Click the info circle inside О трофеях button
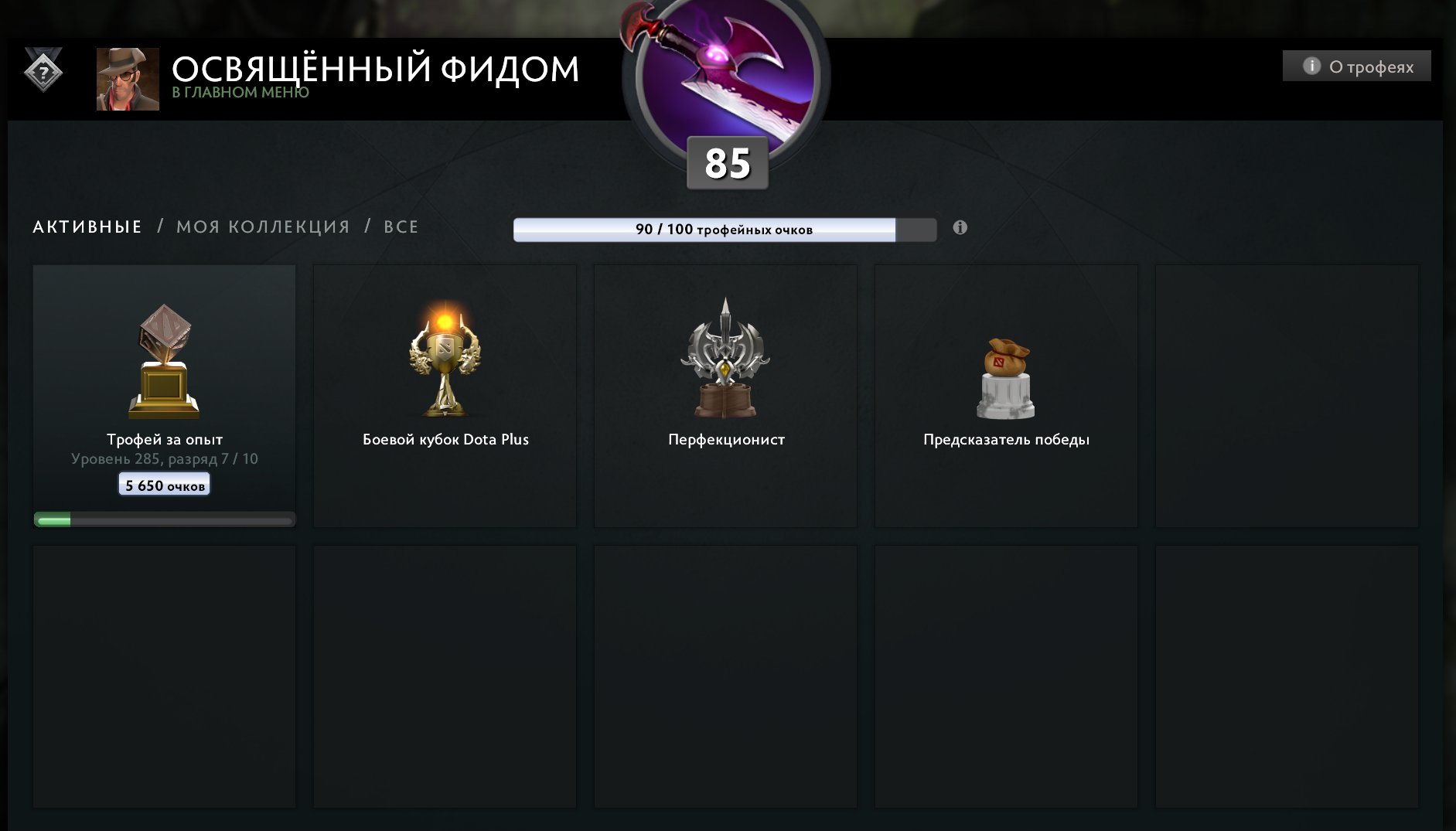The image size is (1456, 831). tap(1311, 66)
